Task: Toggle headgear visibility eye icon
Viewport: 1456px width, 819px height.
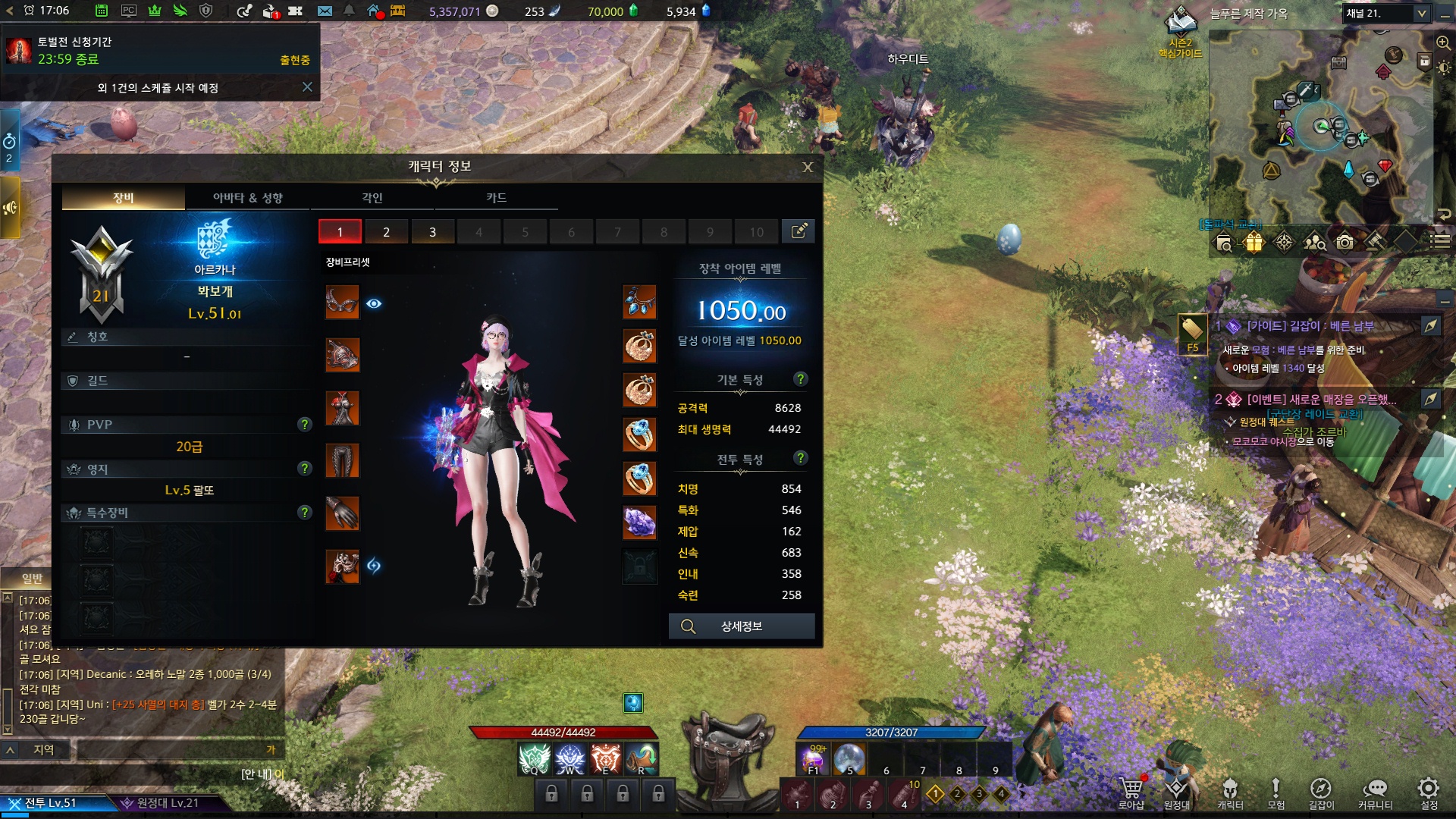Action: tap(374, 303)
